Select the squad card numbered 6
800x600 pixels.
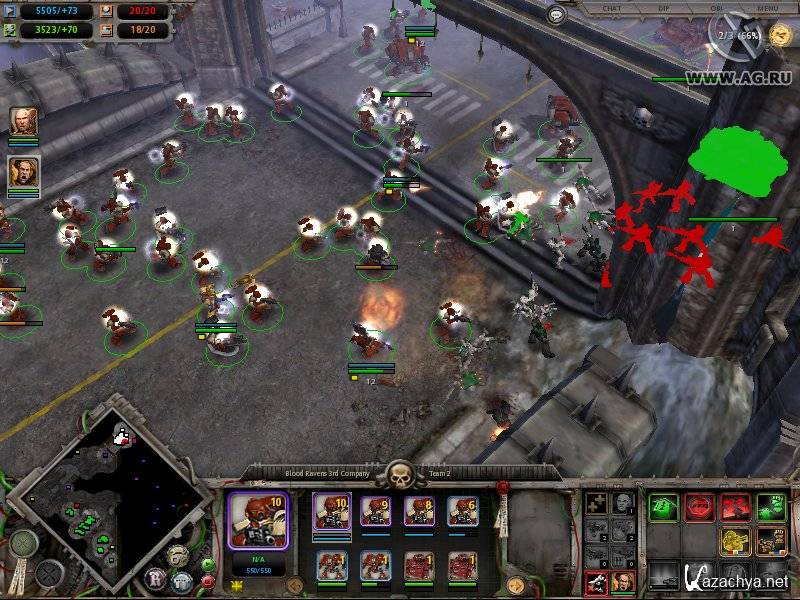tap(462, 511)
